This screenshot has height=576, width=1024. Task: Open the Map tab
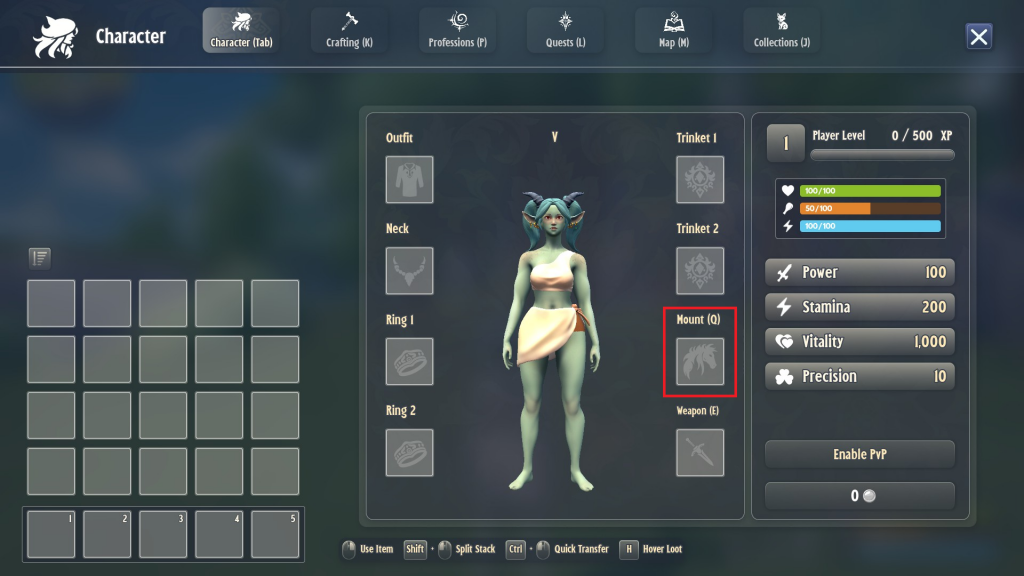coord(673,30)
